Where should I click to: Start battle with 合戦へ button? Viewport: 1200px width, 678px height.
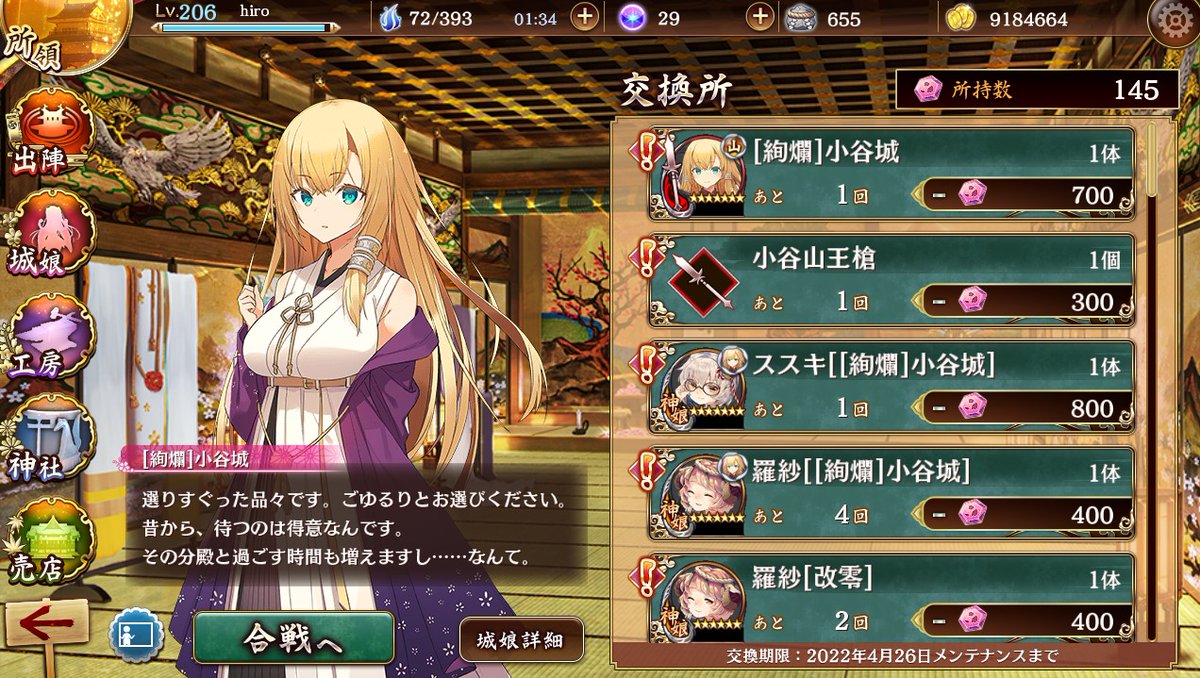pyautogui.click(x=293, y=640)
